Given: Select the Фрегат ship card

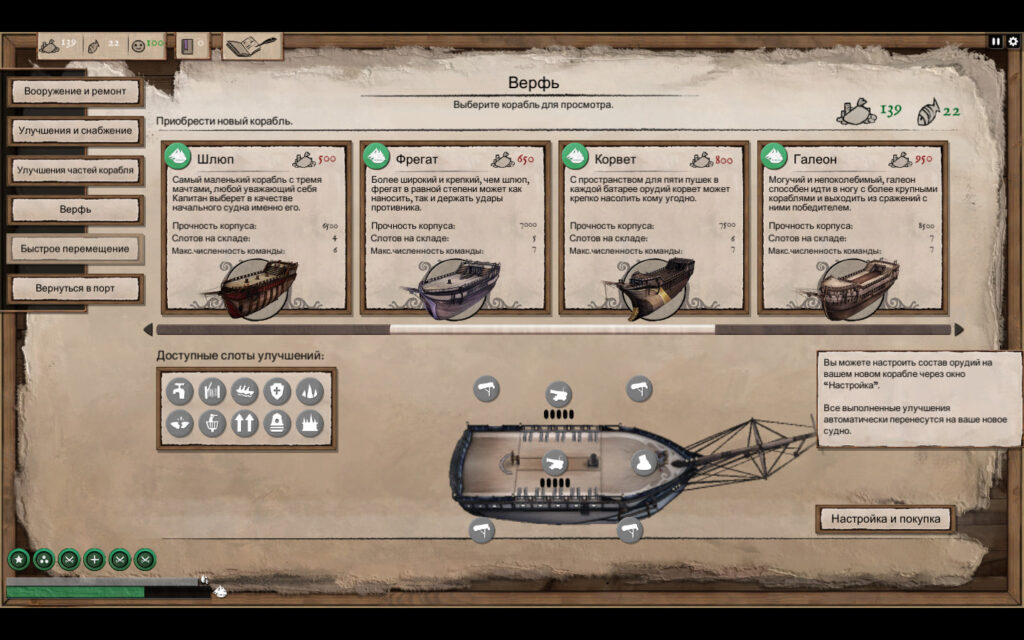Looking at the screenshot, I should click(x=454, y=227).
